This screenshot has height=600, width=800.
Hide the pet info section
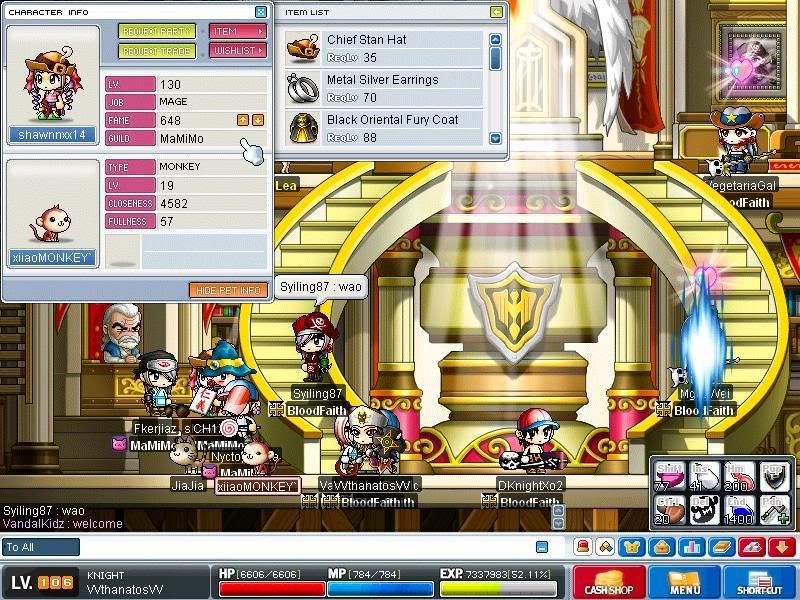click(x=228, y=290)
